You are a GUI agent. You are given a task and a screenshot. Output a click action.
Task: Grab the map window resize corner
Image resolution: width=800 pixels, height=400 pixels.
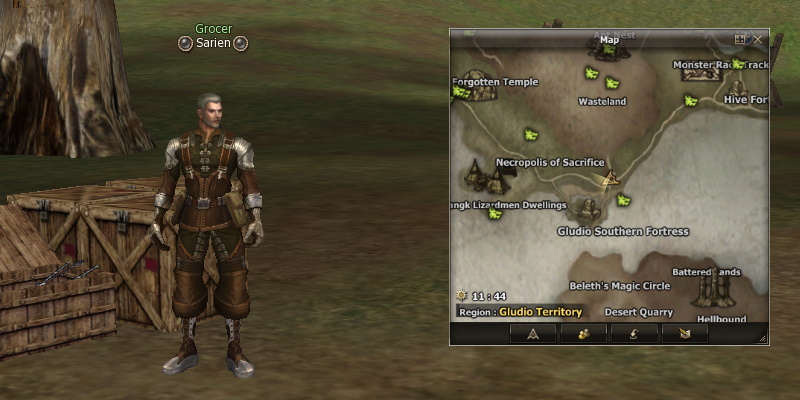[763, 340]
